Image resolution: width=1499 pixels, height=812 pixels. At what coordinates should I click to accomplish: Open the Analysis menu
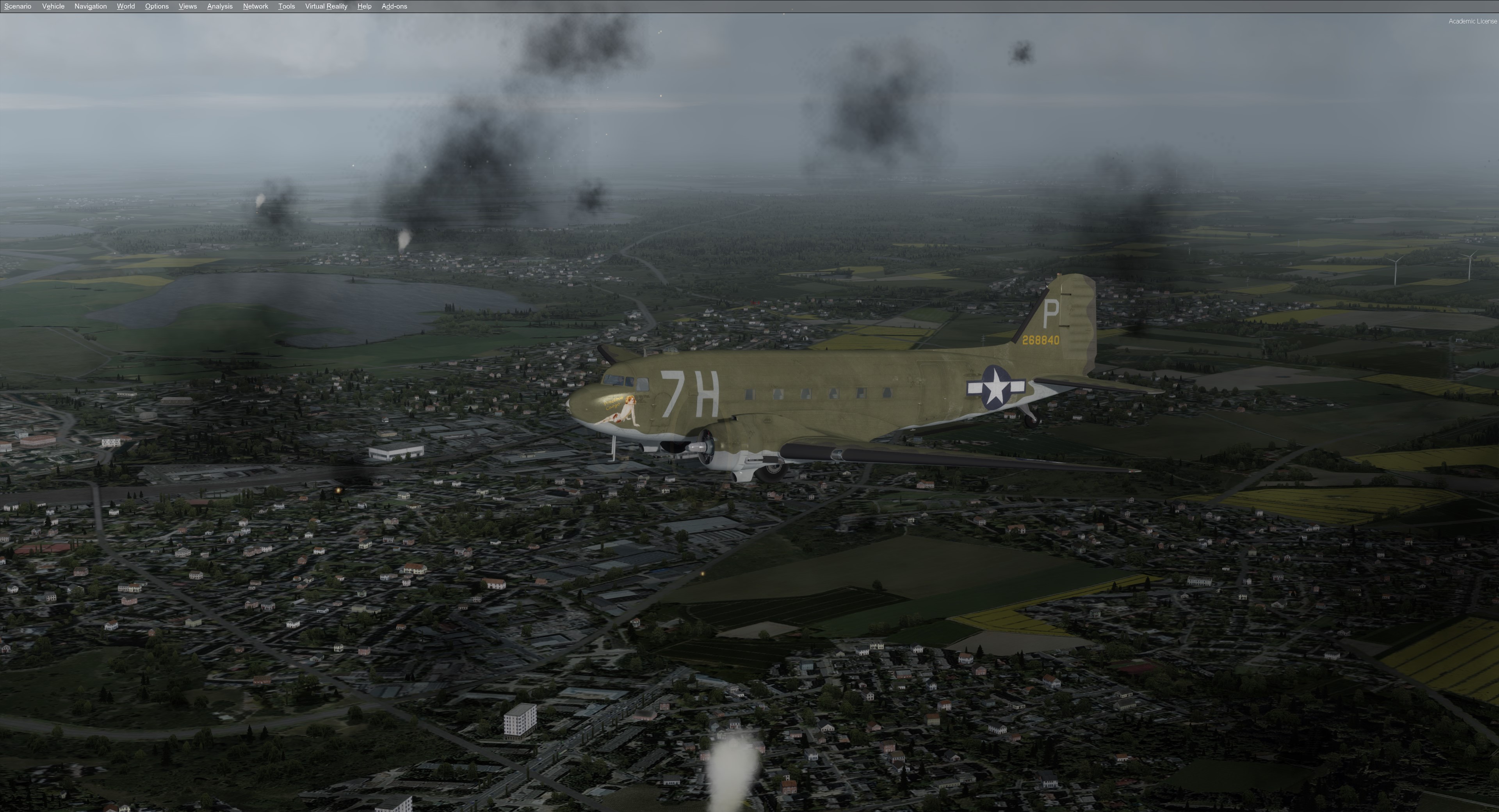219,6
